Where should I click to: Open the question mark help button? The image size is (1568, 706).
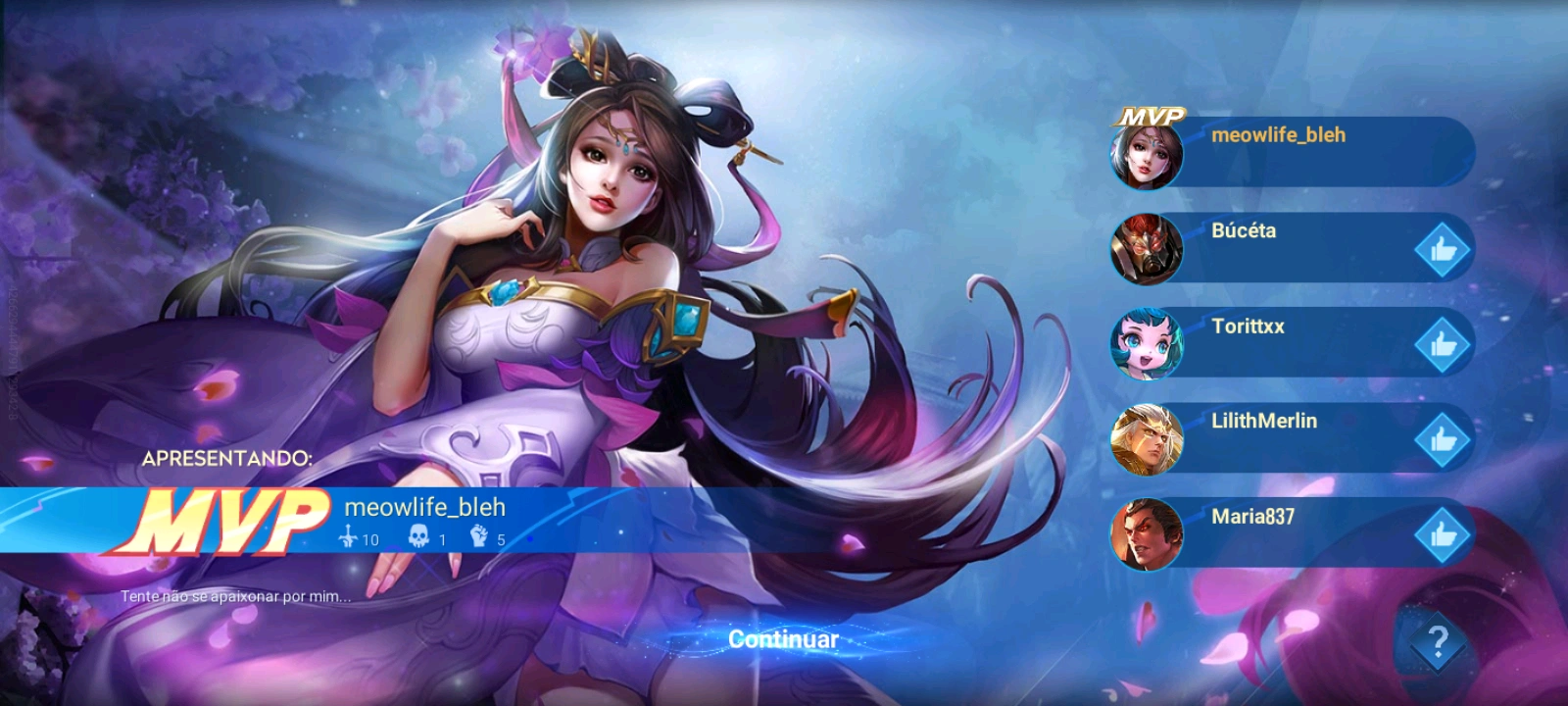click(x=1437, y=642)
